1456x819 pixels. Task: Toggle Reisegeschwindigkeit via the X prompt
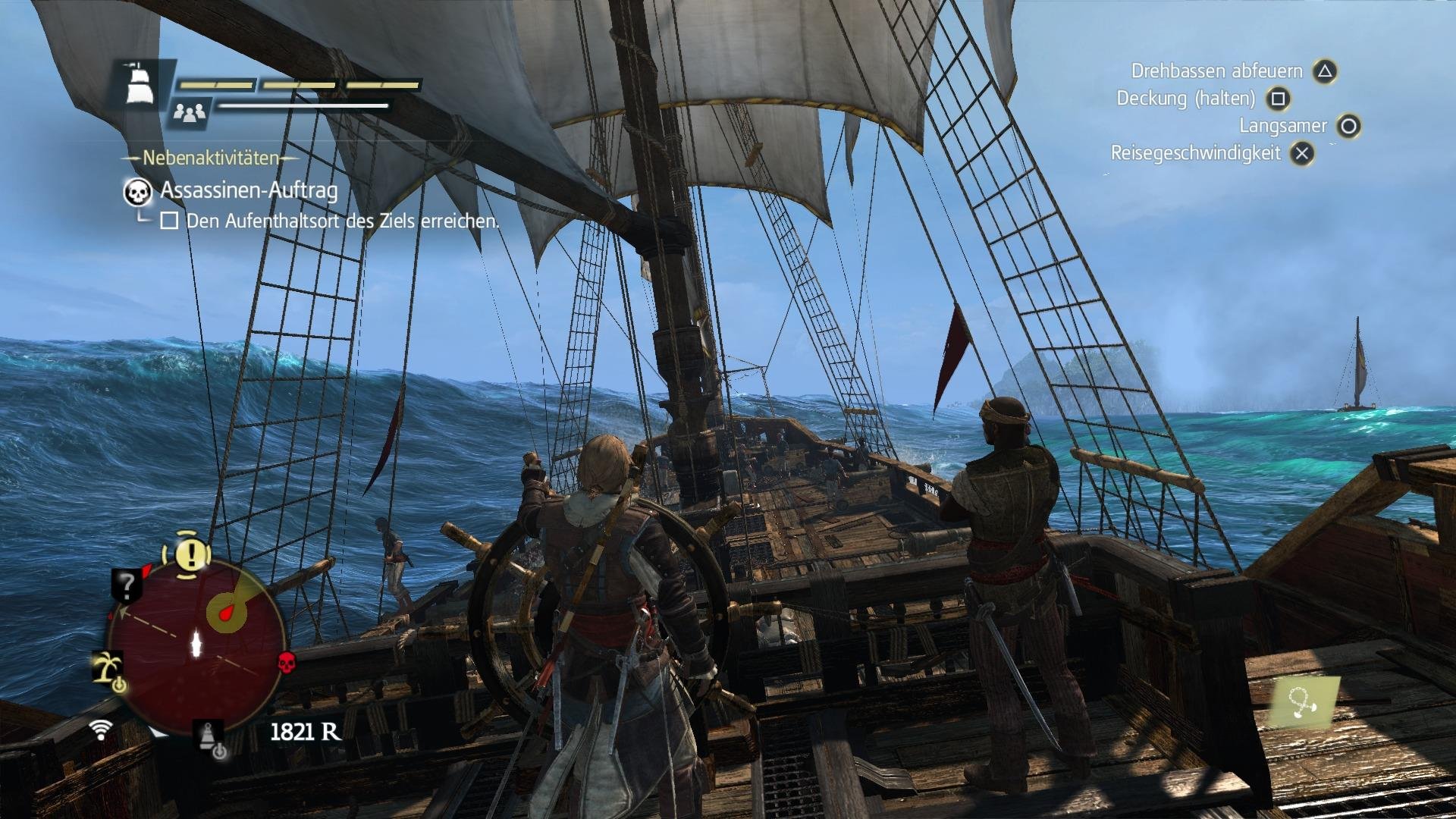coord(1301,152)
